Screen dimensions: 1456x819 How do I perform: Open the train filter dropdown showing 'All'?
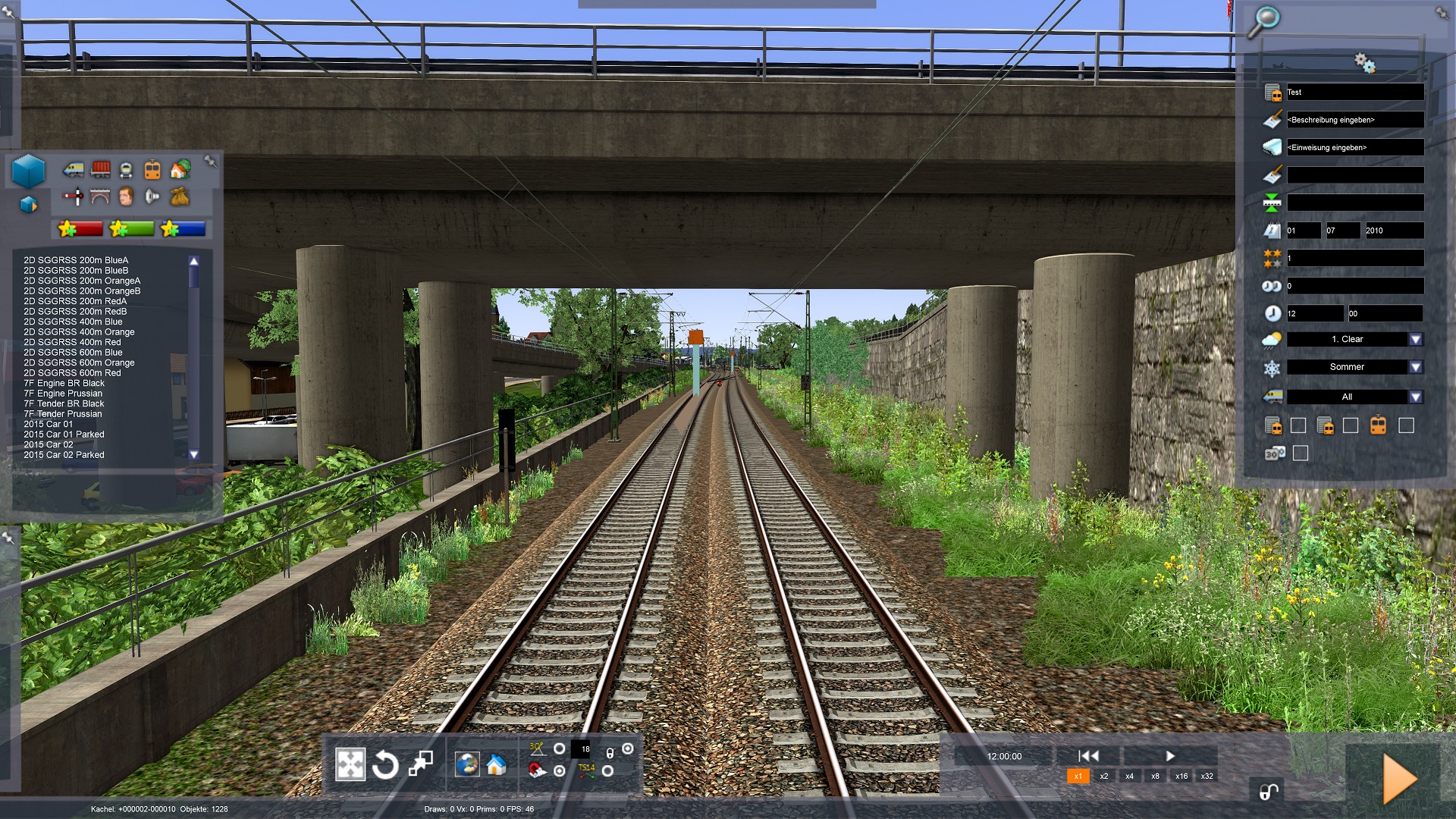coord(1415,397)
